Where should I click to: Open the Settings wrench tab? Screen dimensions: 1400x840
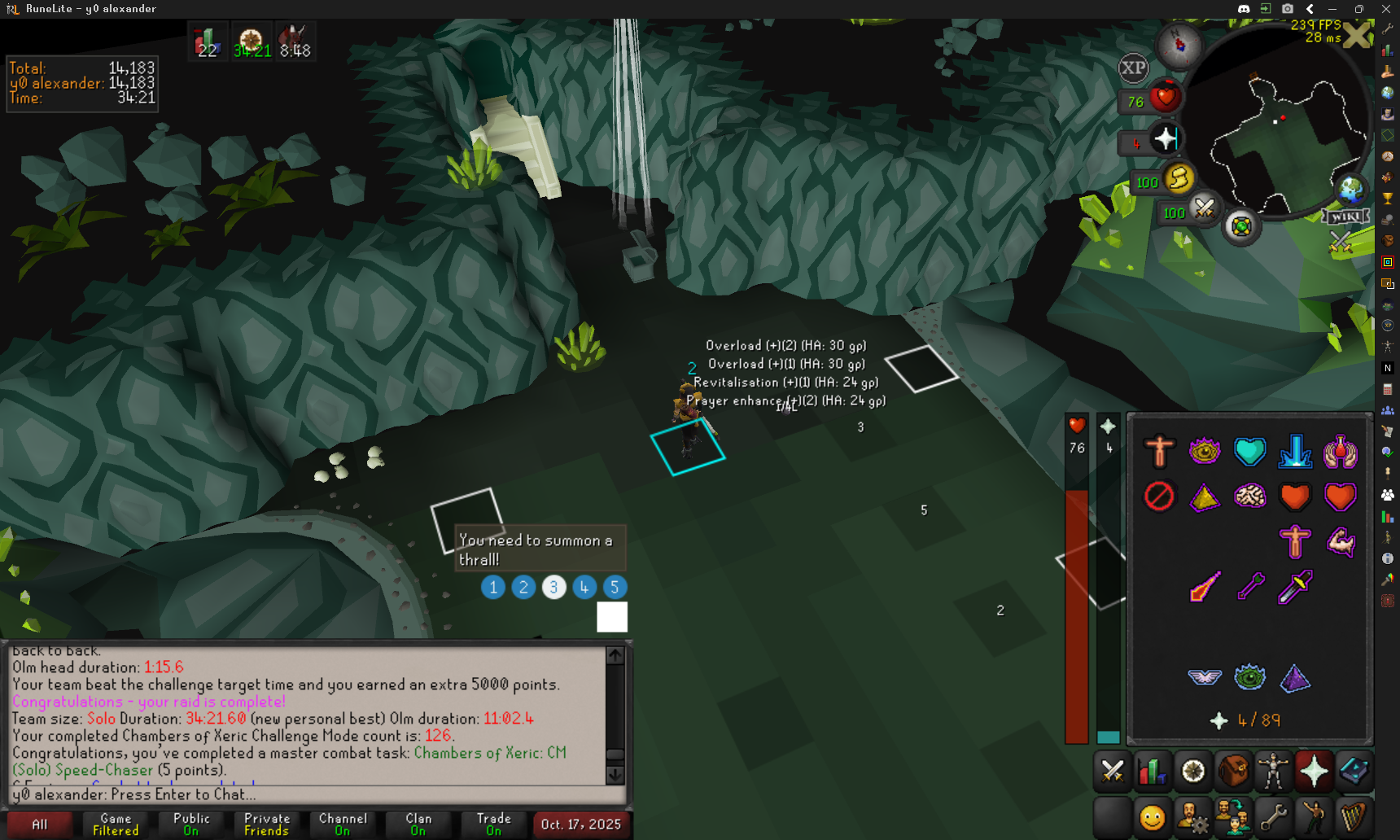click(1274, 816)
